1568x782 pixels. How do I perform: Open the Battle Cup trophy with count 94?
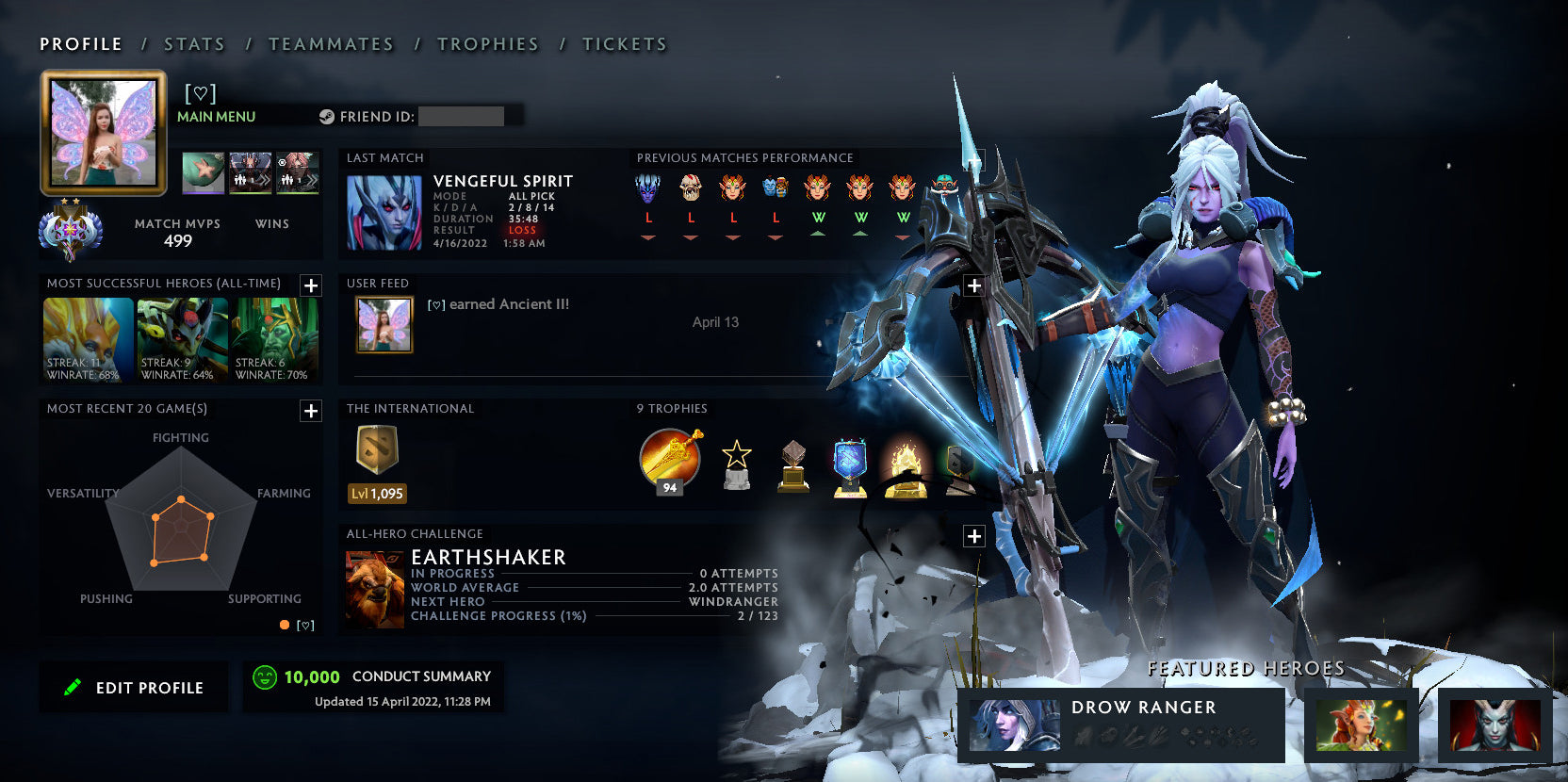click(x=669, y=461)
